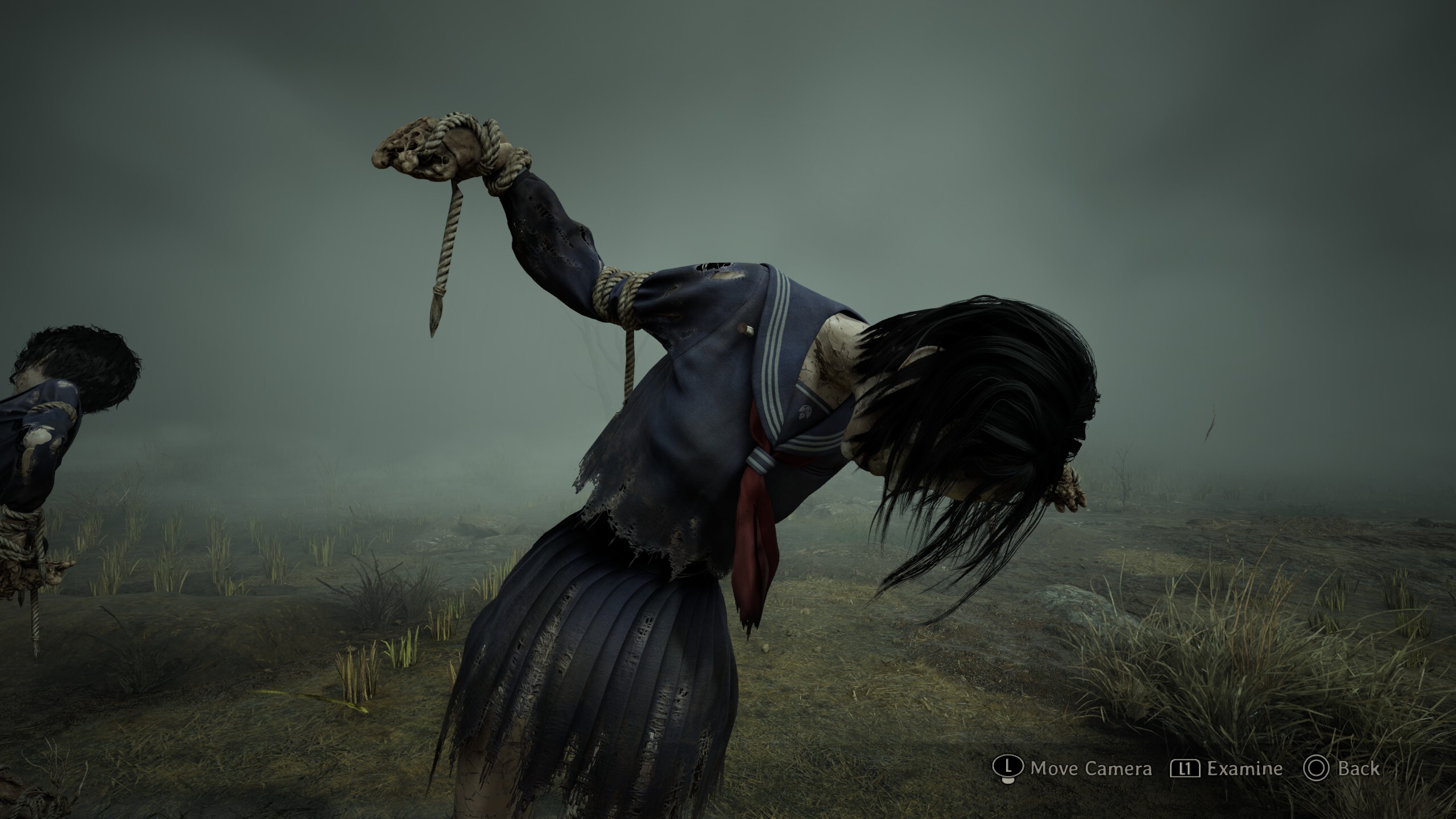Viewport: 1456px width, 819px height.
Task: Select the Examine menu entry
Action: 1246,767
